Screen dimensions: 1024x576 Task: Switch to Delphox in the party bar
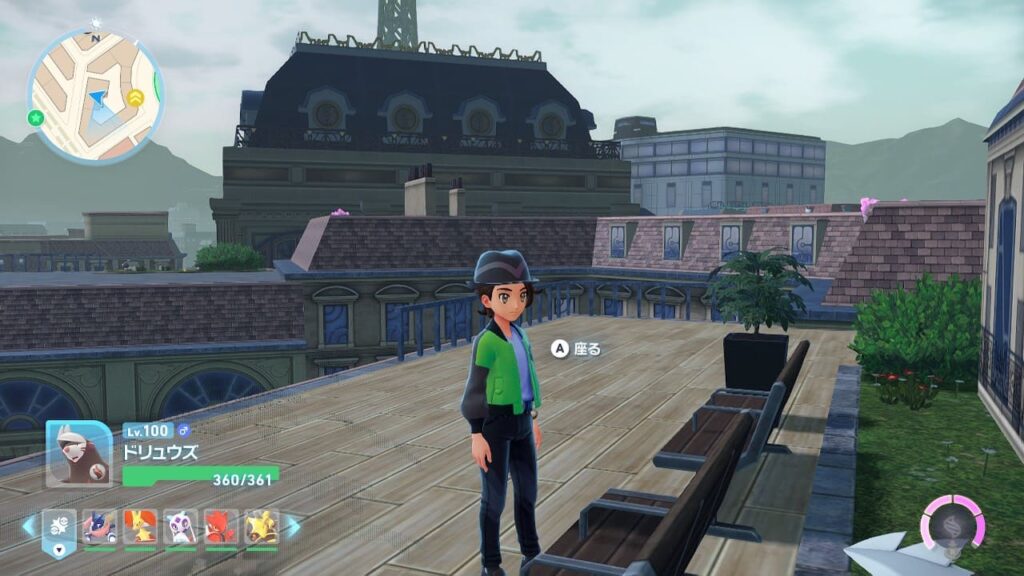click(140, 526)
